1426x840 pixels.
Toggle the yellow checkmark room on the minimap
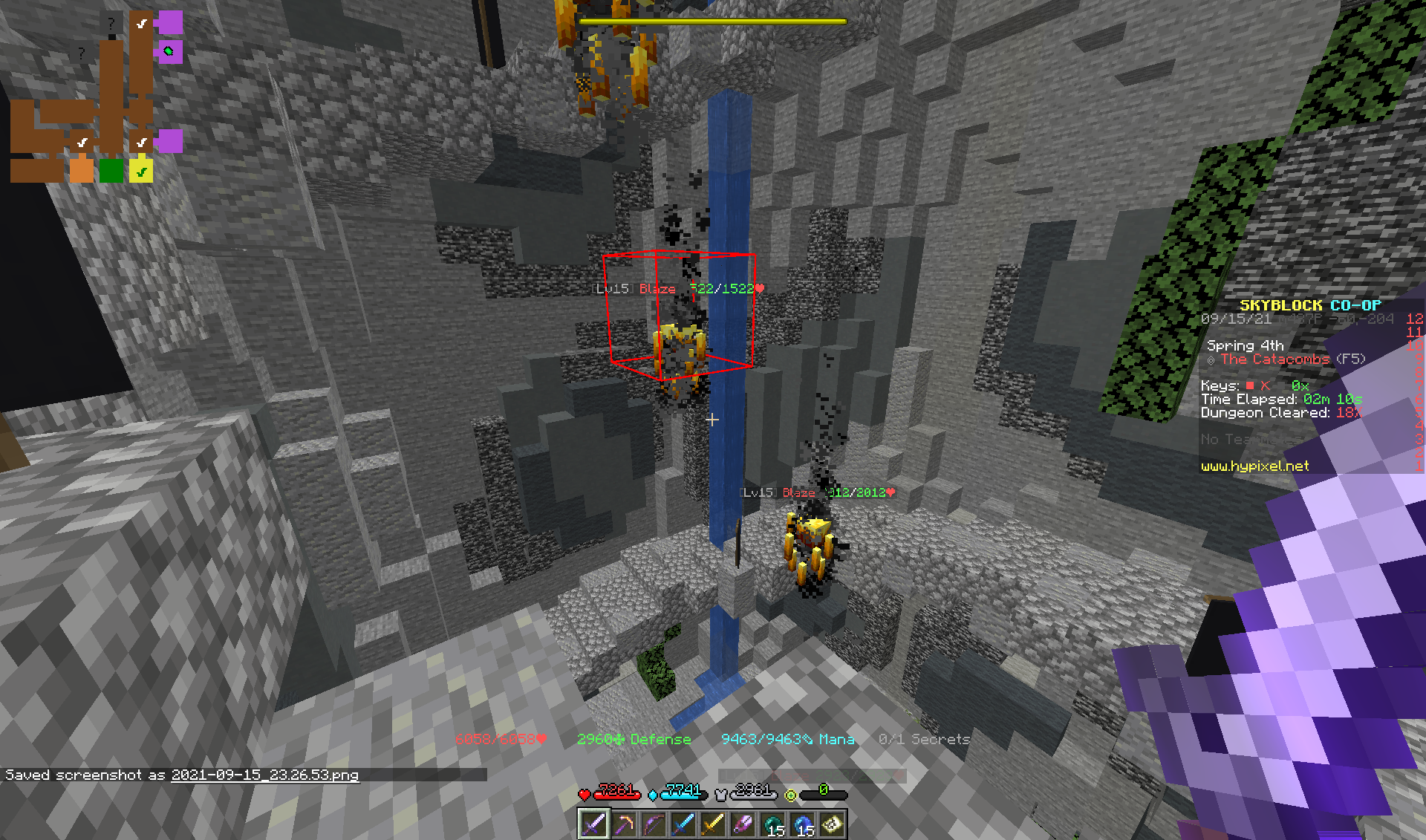[x=141, y=171]
